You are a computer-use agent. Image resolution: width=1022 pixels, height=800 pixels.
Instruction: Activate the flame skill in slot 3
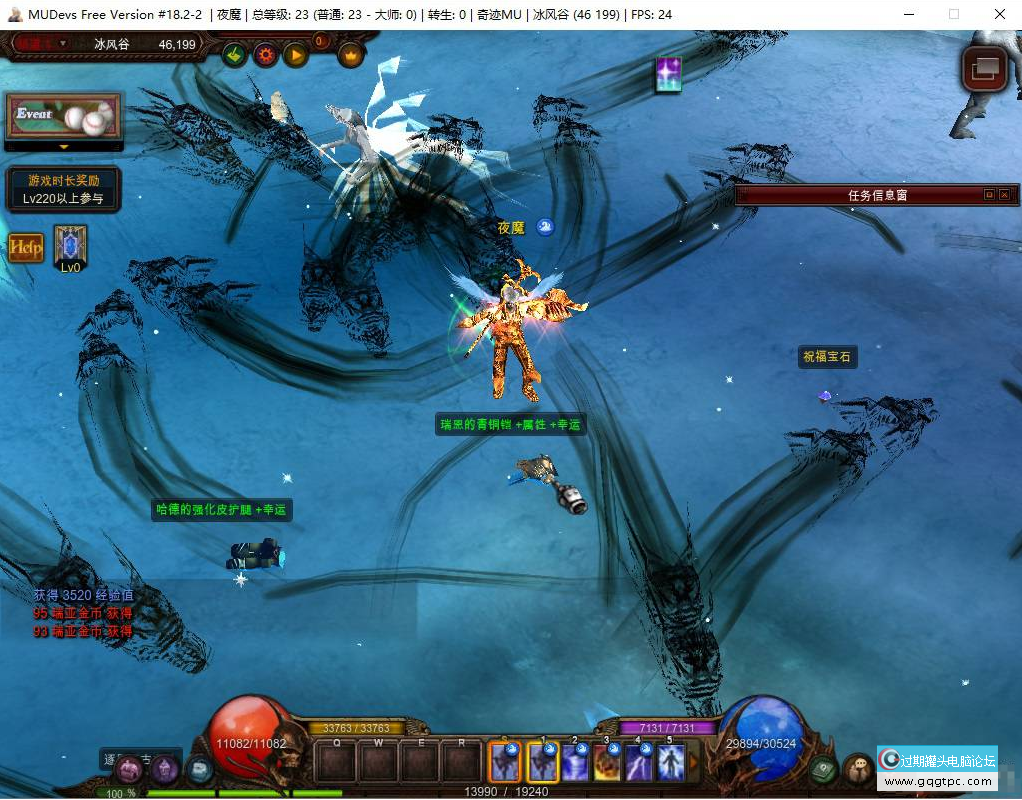pos(607,763)
